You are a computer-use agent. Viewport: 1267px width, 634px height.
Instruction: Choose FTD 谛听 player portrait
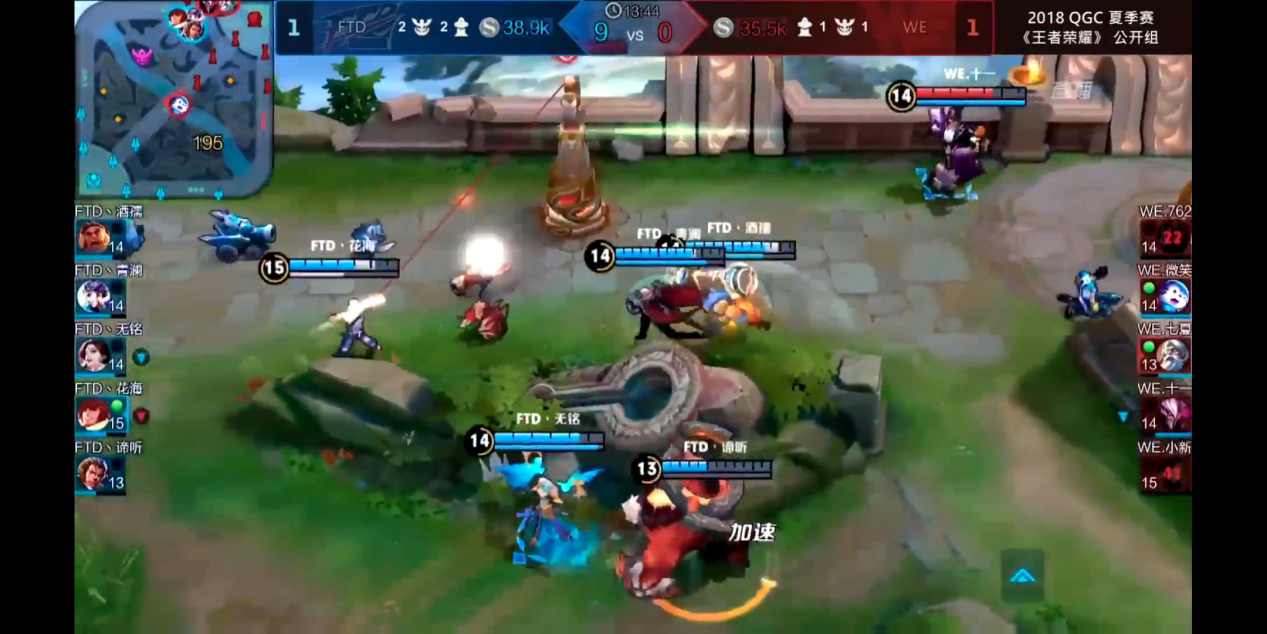pyautogui.click(x=93, y=473)
